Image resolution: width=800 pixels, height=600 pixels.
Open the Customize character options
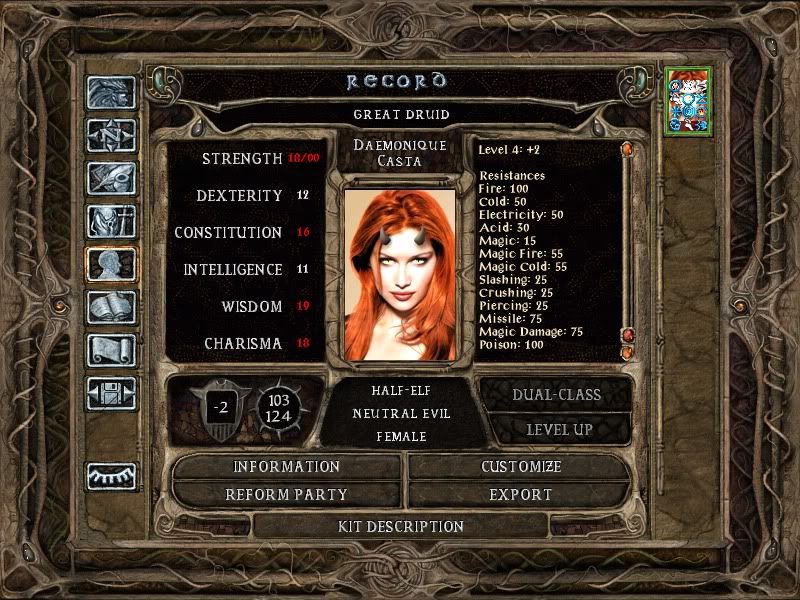click(521, 467)
